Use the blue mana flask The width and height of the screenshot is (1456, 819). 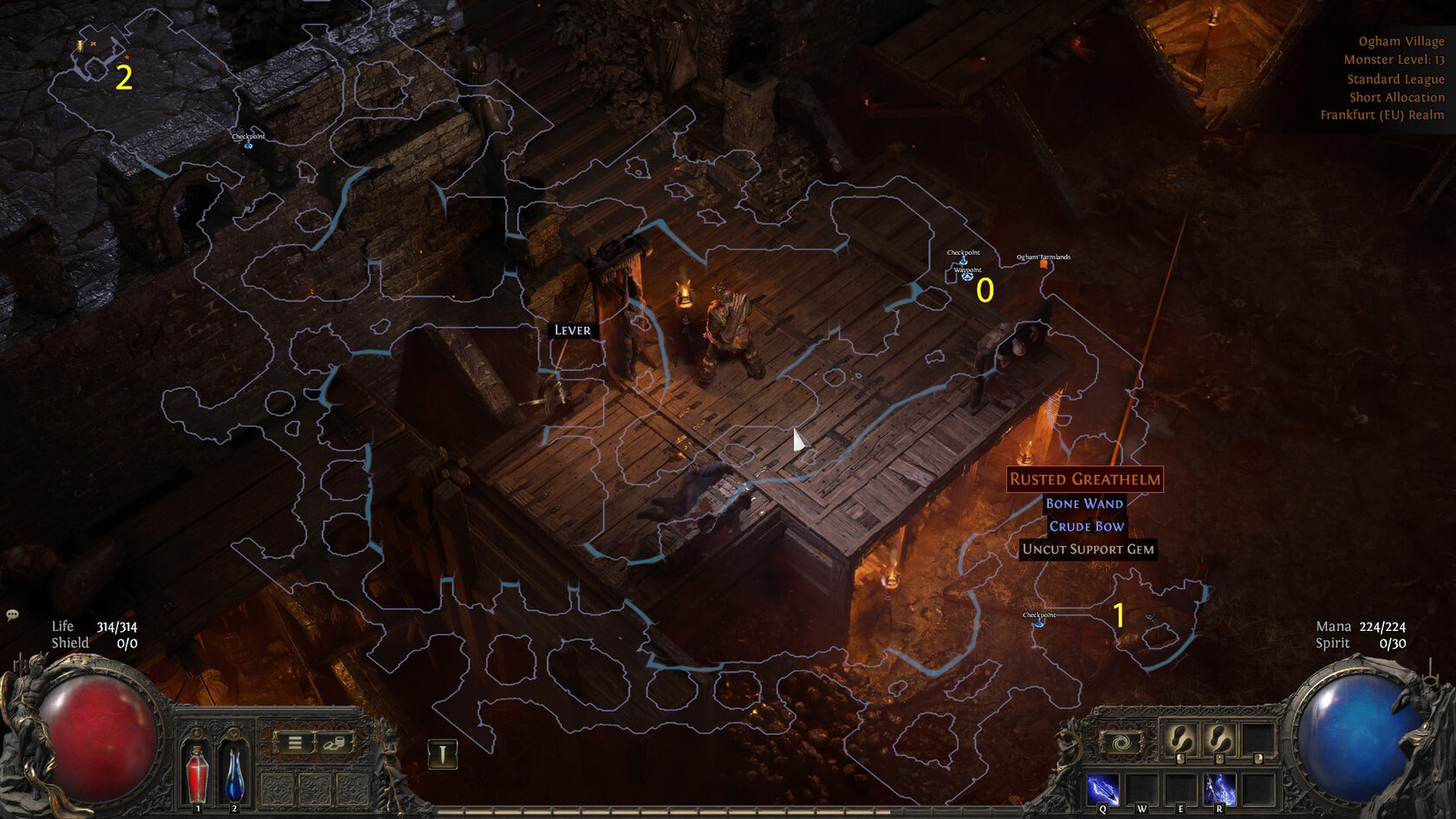coord(234,774)
